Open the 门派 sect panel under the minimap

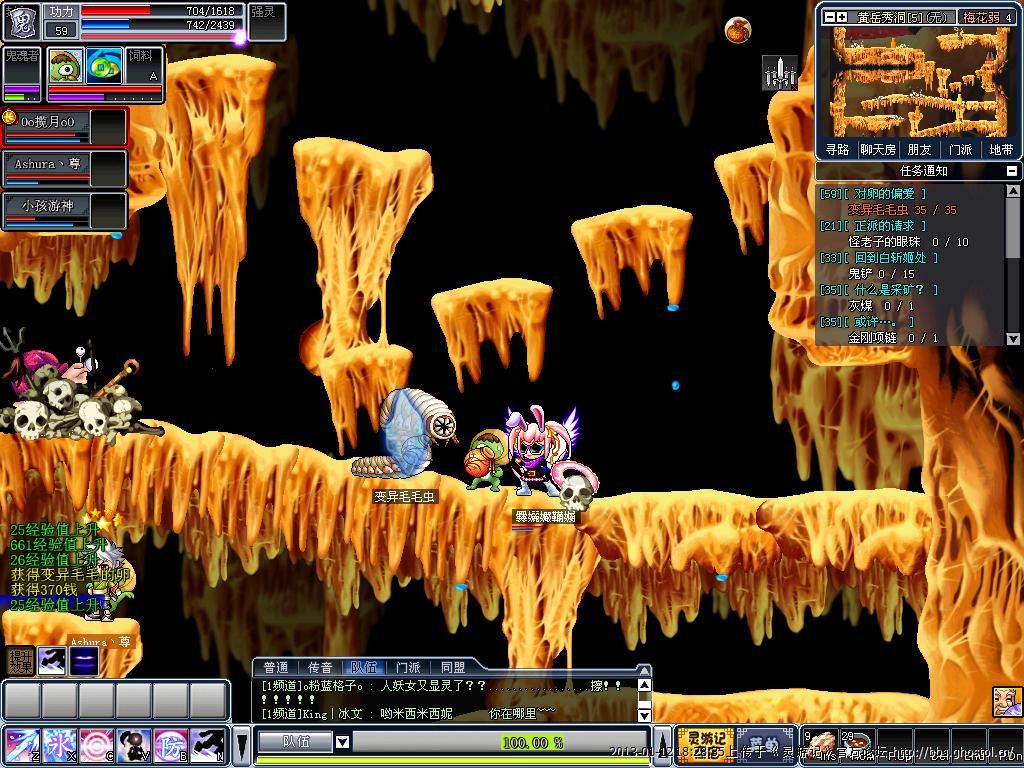[x=960, y=150]
